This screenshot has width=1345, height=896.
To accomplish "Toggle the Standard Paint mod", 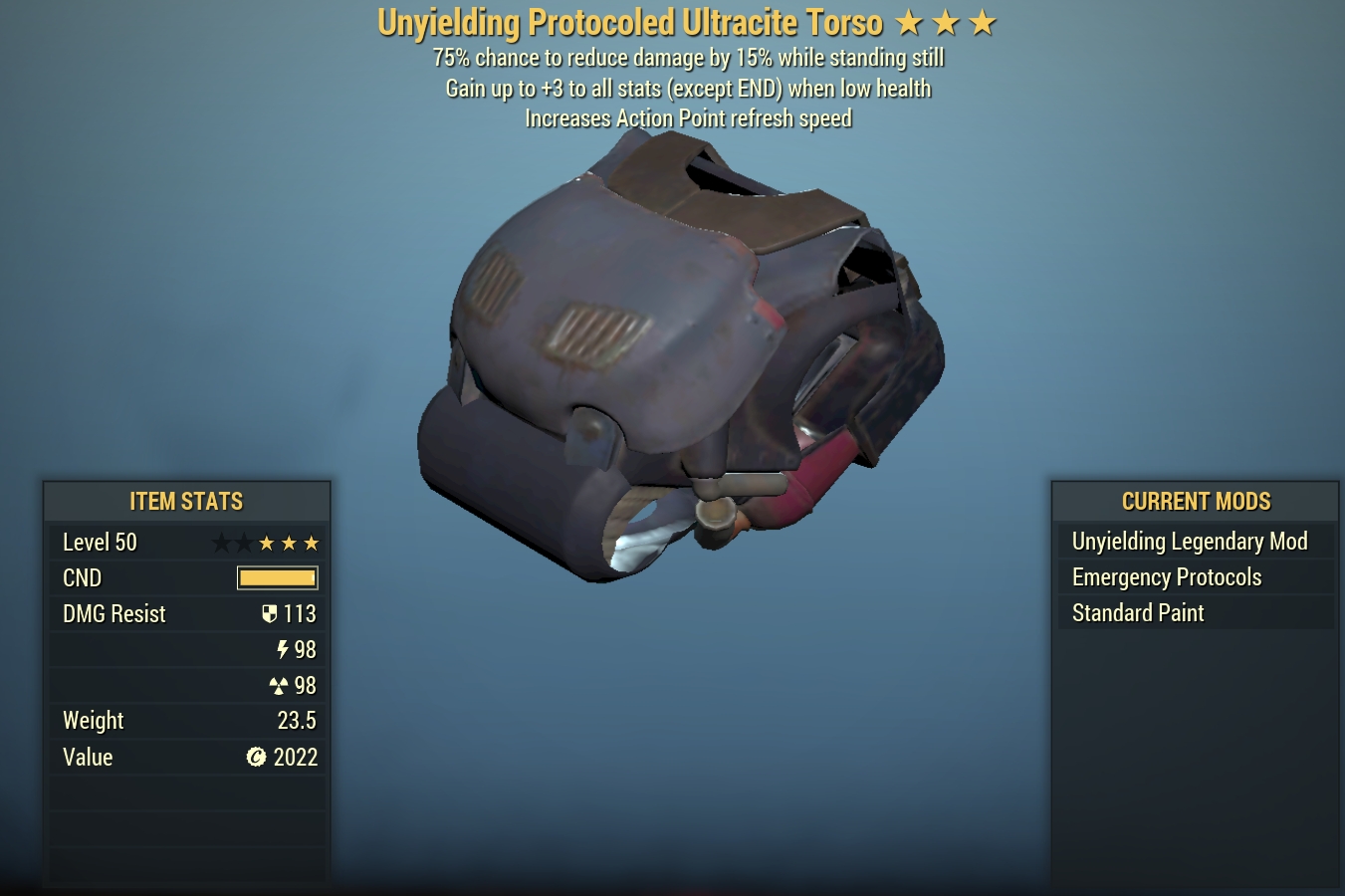I will tap(1137, 613).
